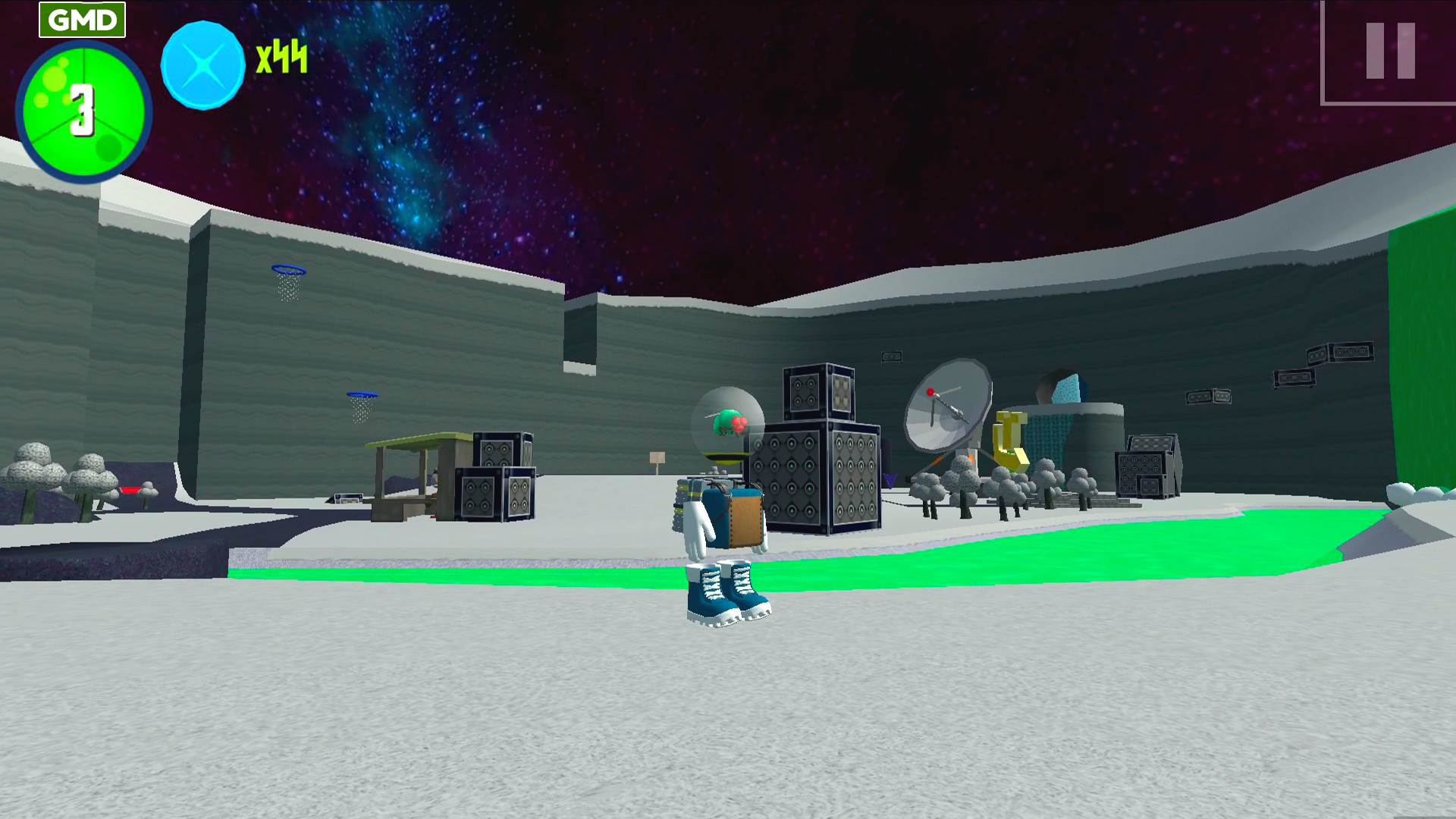1456x819 pixels.
Task: Click the red dot on the satellite dish
Action: tap(930, 392)
